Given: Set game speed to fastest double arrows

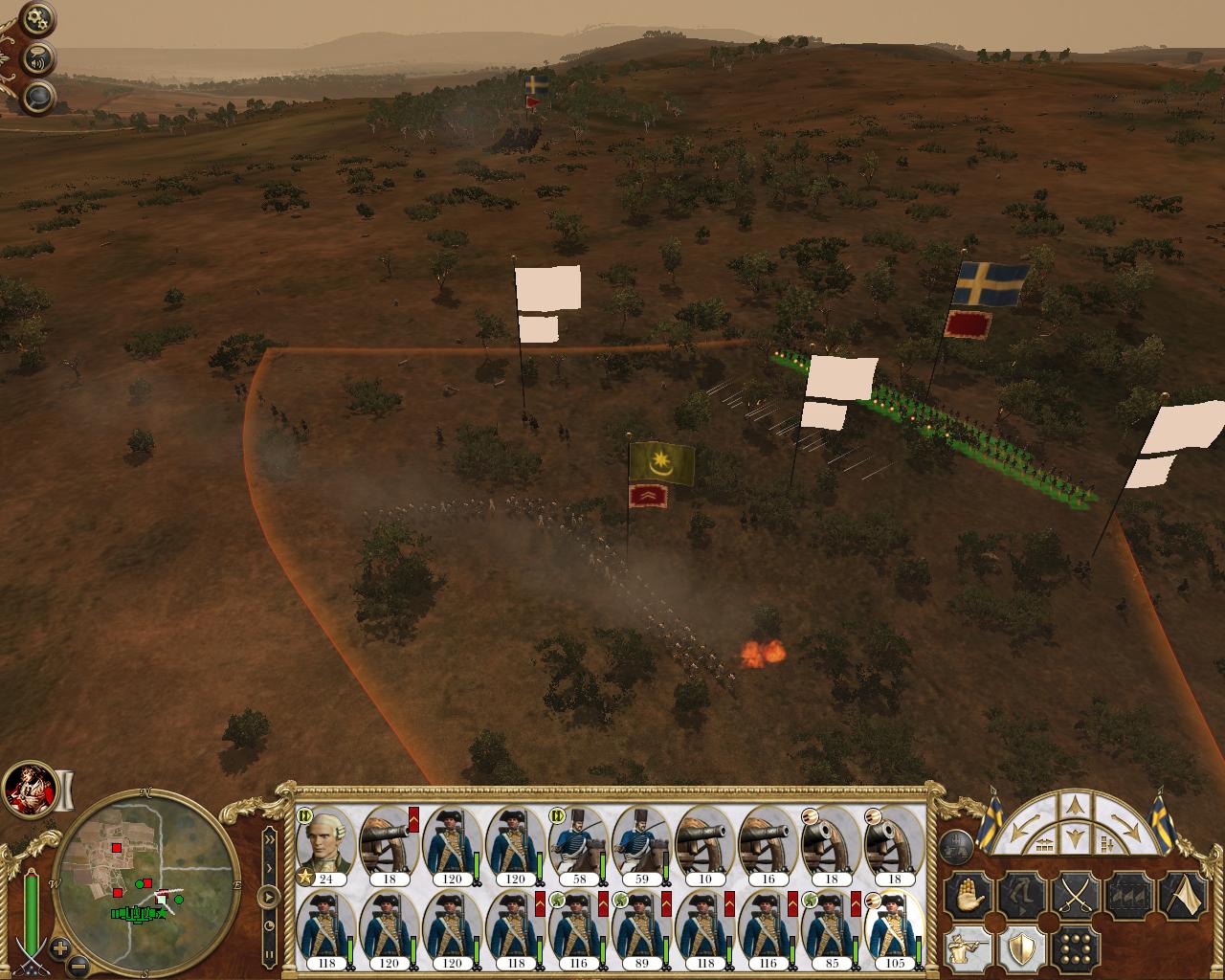Looking at the screenshot, I should pyautogui.click(x=269, y=840).
